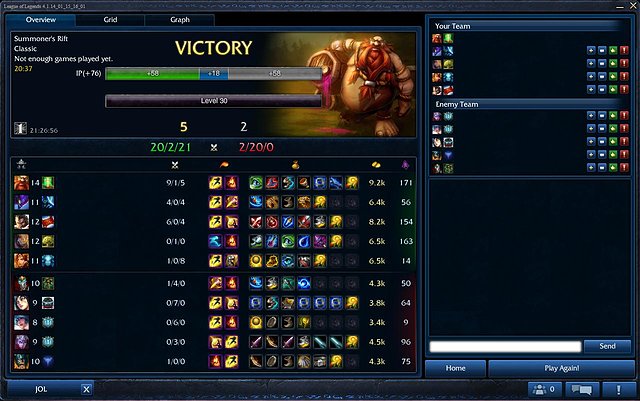Open the JOL chat tab
640x401 pixels.
42,389
